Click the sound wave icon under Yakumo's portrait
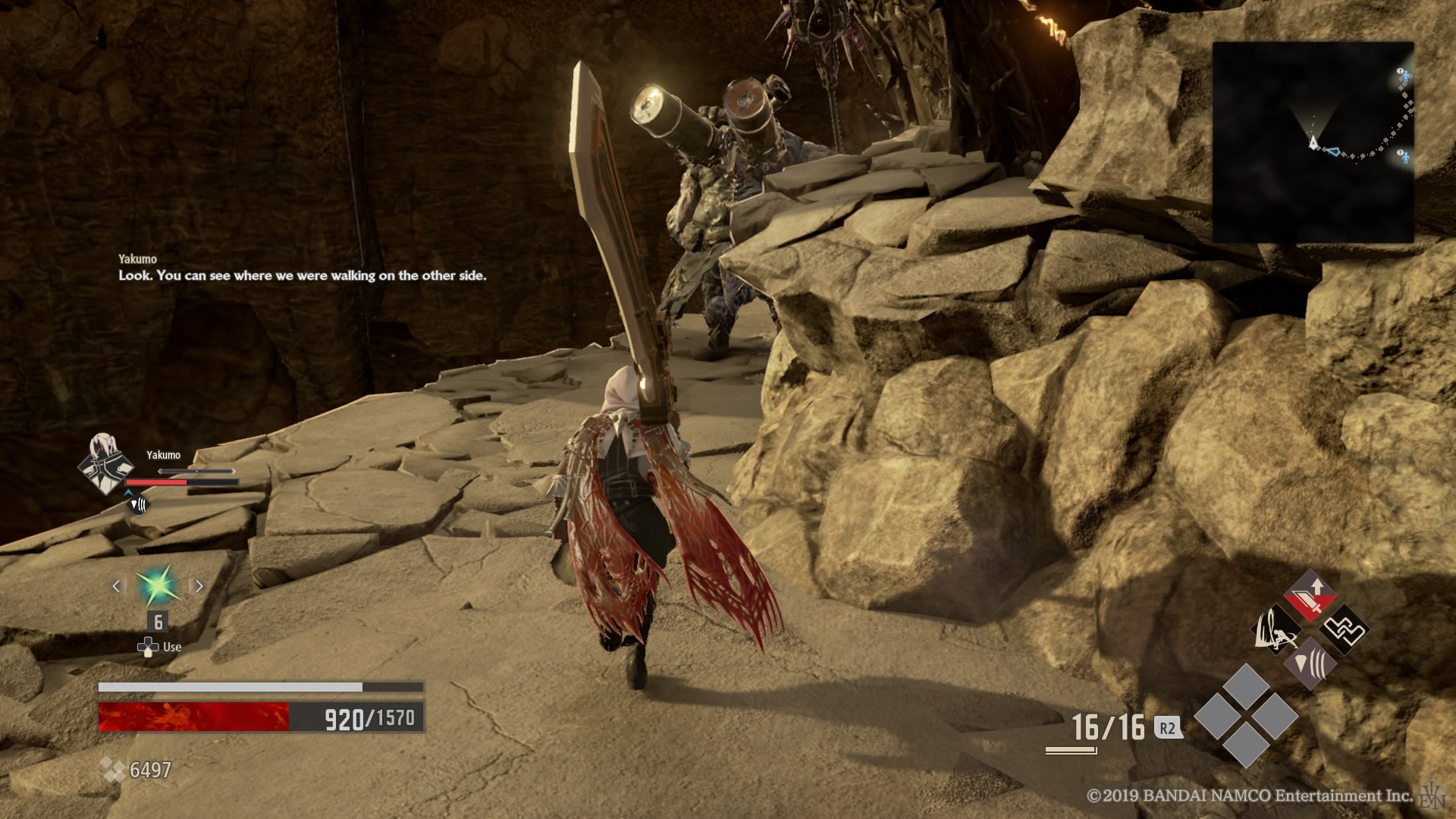This screenshot has height=819, width=1456. point(137,504)
